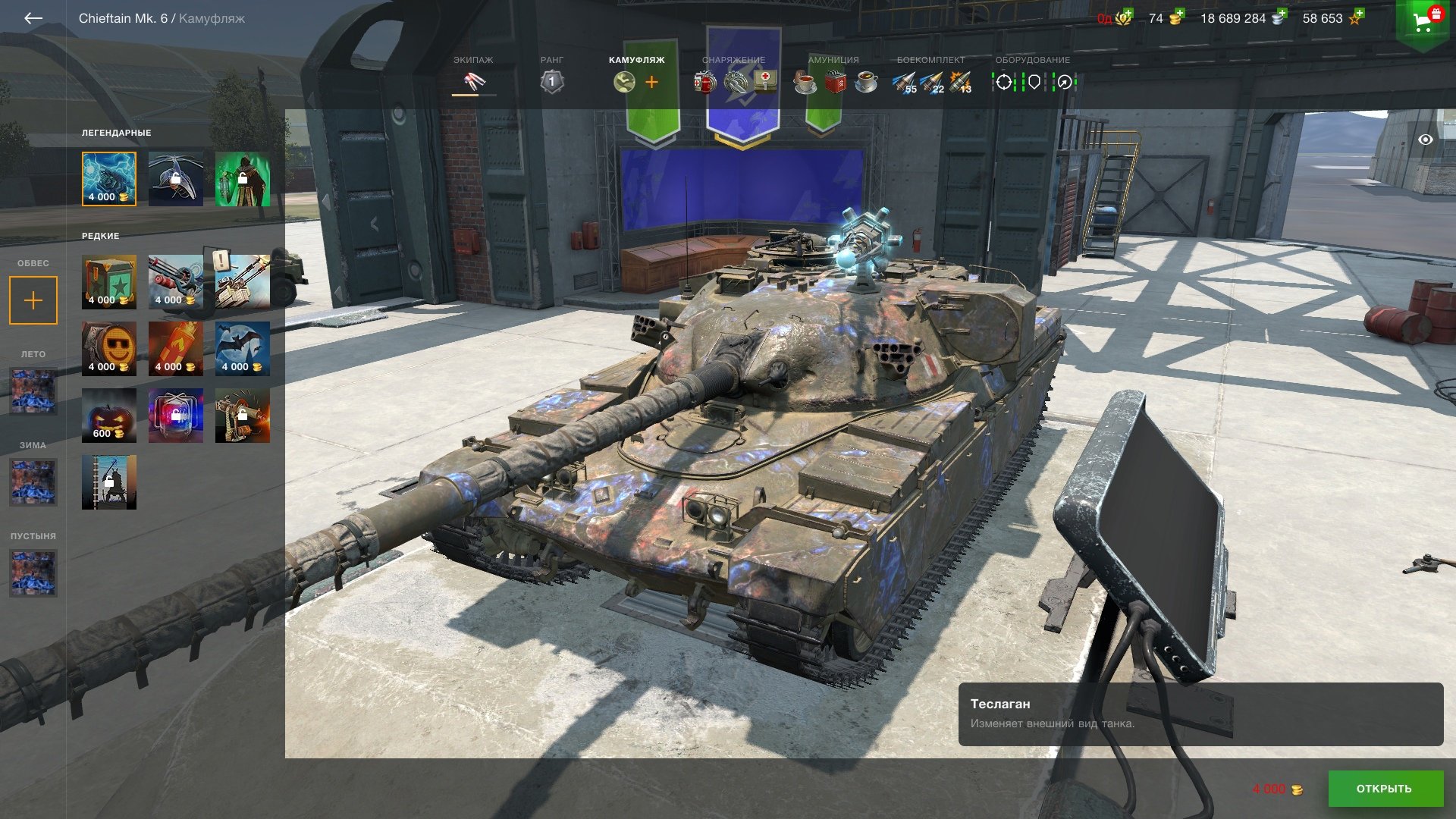Go back with the arrow button
The height and width of the screenshot is (819, 1456).
click(33, 18)
